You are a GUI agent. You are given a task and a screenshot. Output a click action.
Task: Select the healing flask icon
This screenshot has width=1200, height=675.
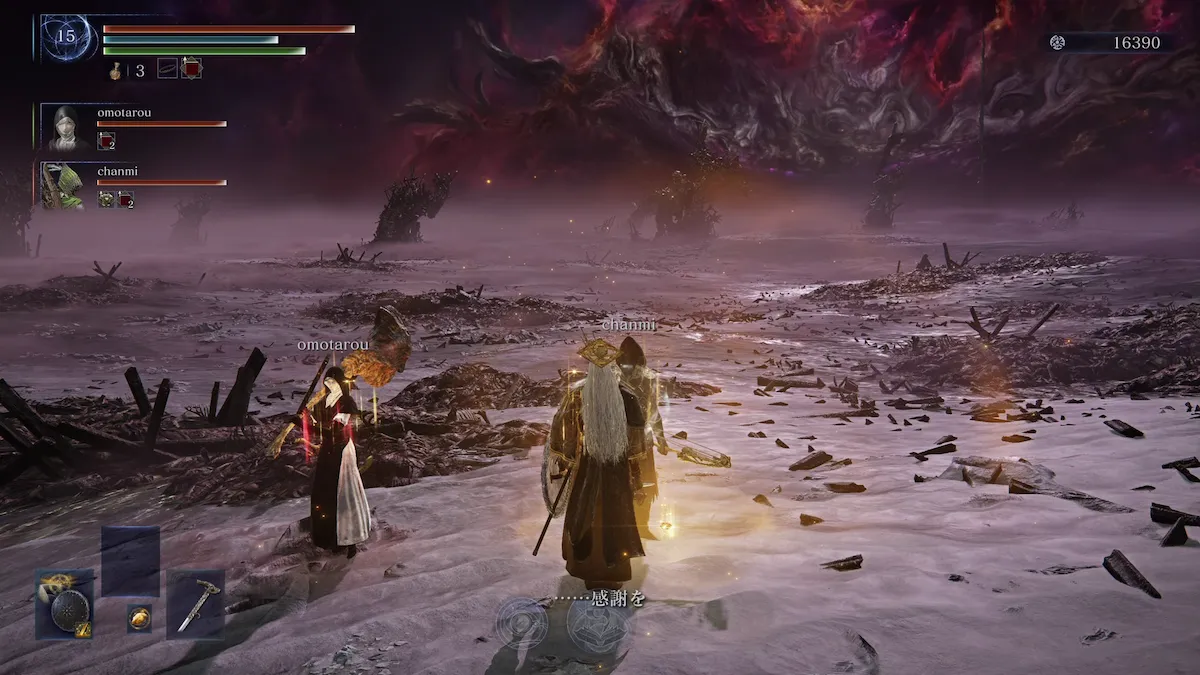[118, 70]
